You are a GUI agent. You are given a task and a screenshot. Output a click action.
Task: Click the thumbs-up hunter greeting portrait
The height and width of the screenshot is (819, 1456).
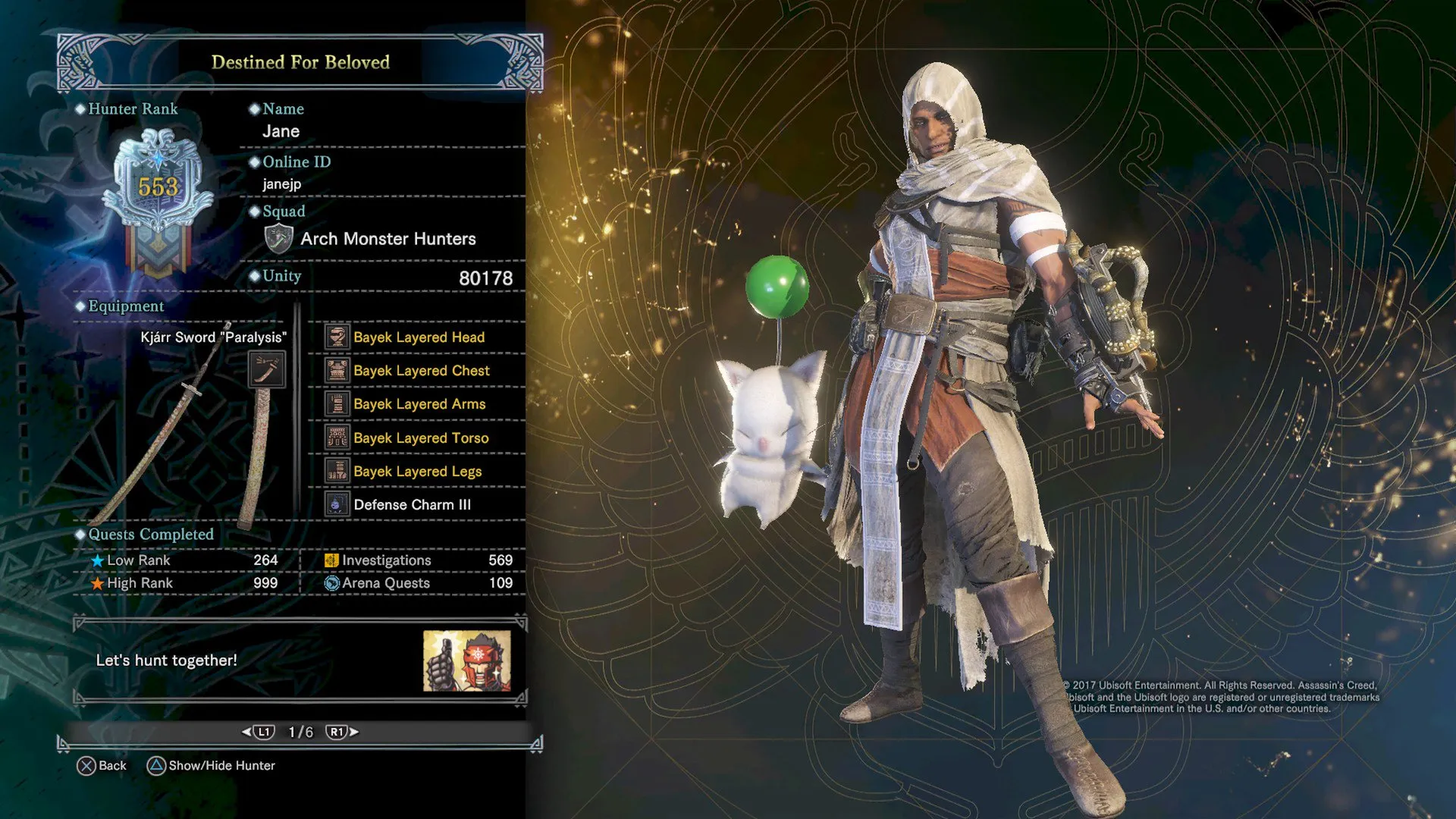point(466,661)
